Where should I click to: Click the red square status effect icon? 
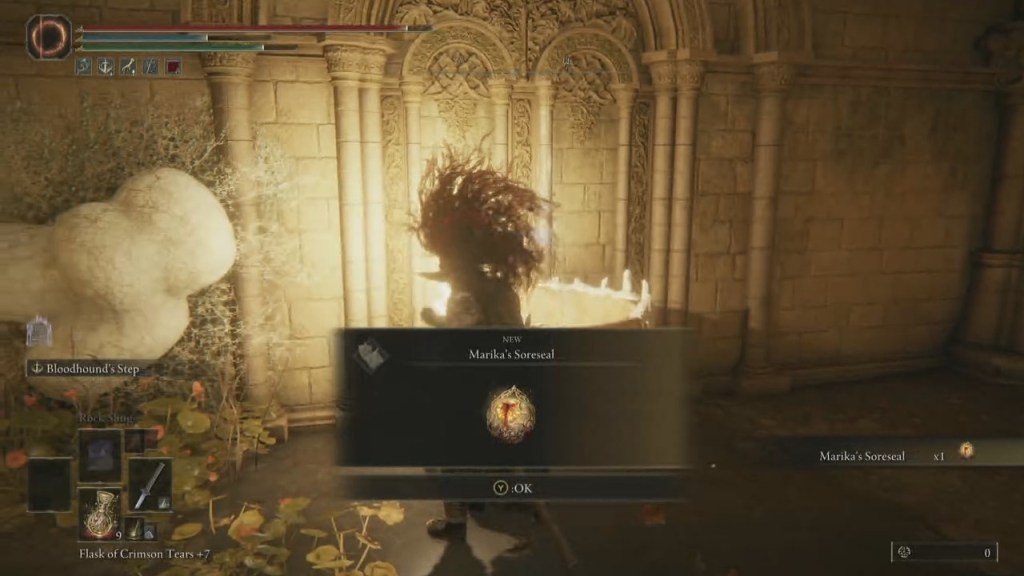click(173, 67)
